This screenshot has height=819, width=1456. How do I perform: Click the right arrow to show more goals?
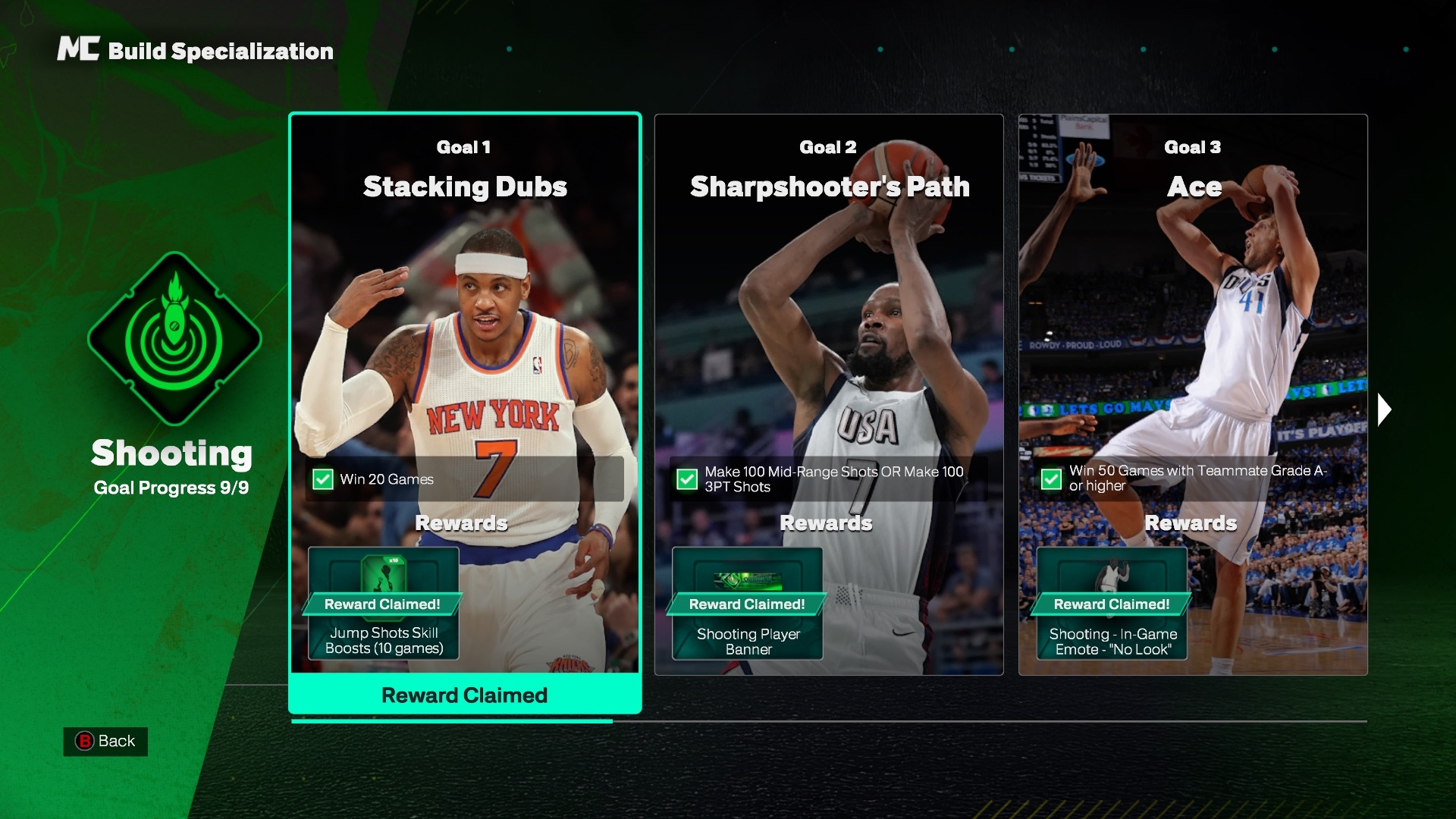[x=1384, y=409]
